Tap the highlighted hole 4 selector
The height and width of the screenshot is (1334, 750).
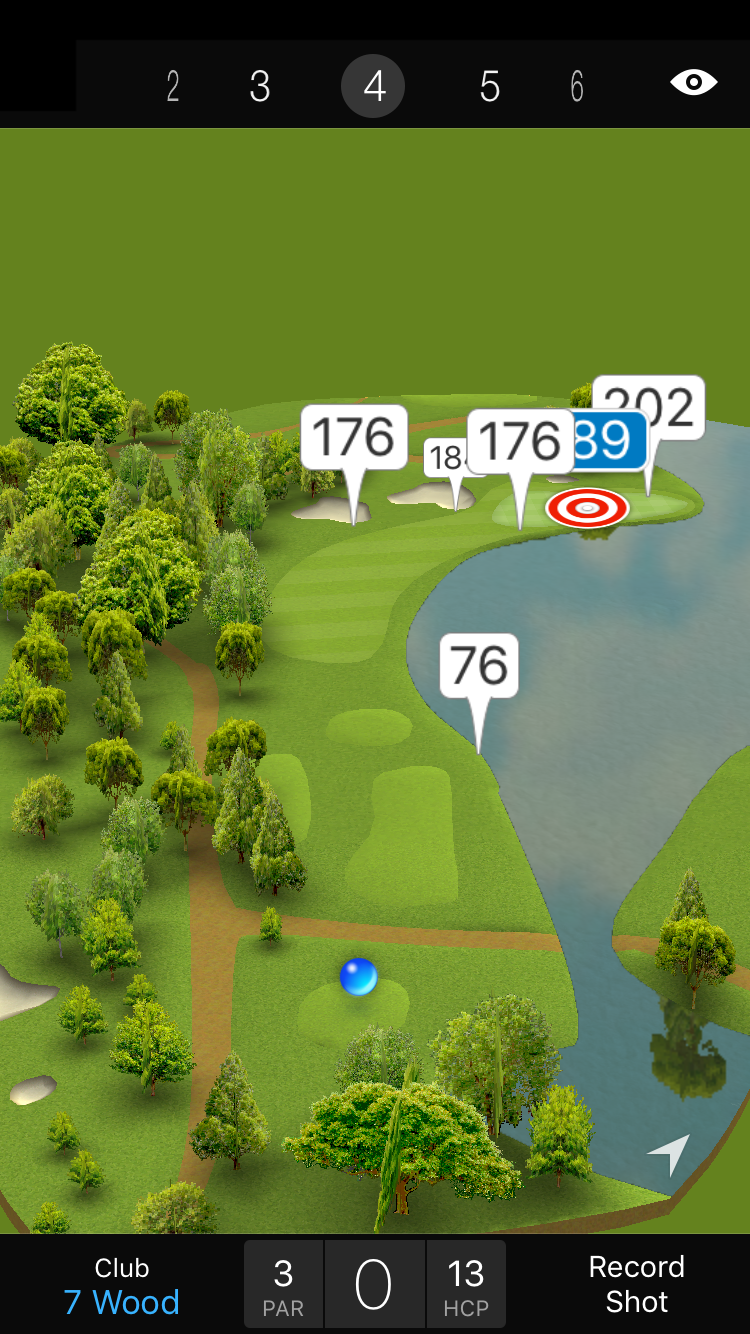[373, 87]
